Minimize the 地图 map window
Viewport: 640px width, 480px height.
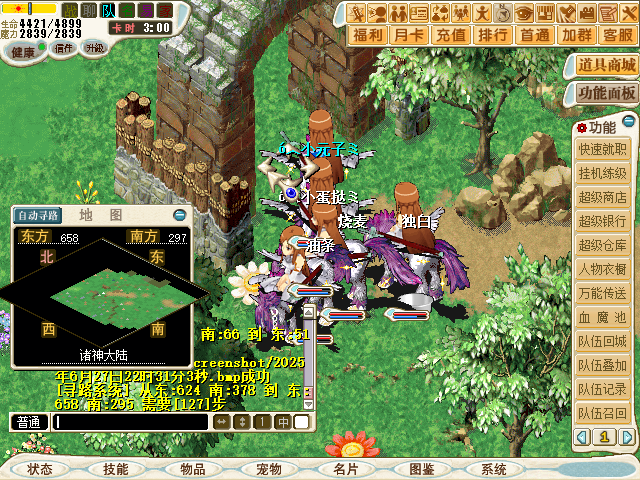click(179, 215)
